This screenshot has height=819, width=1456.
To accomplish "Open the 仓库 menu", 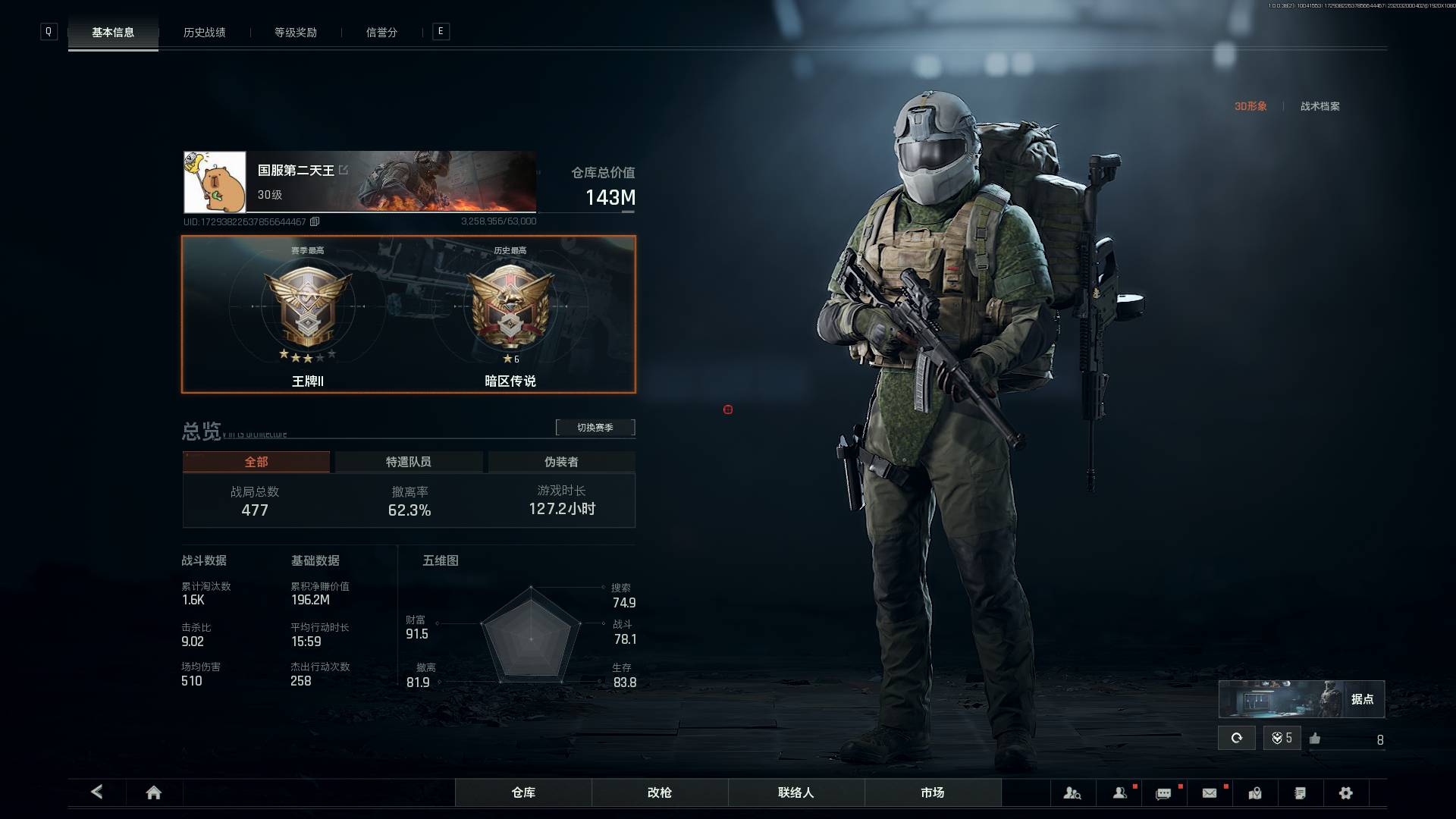I will point(523,792).
